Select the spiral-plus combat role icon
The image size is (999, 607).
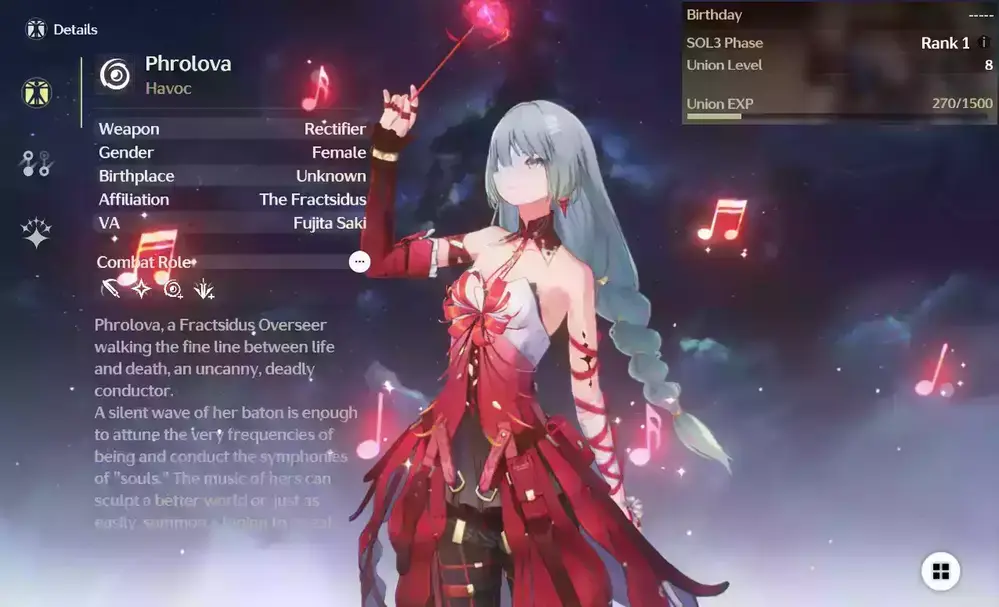tap(173, 290)
